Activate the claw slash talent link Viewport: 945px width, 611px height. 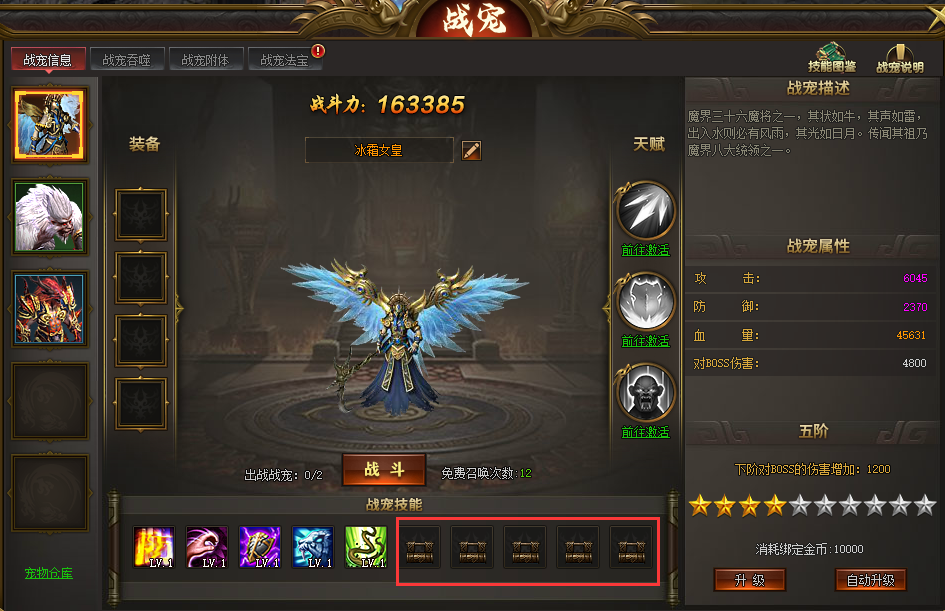(645, 250)
